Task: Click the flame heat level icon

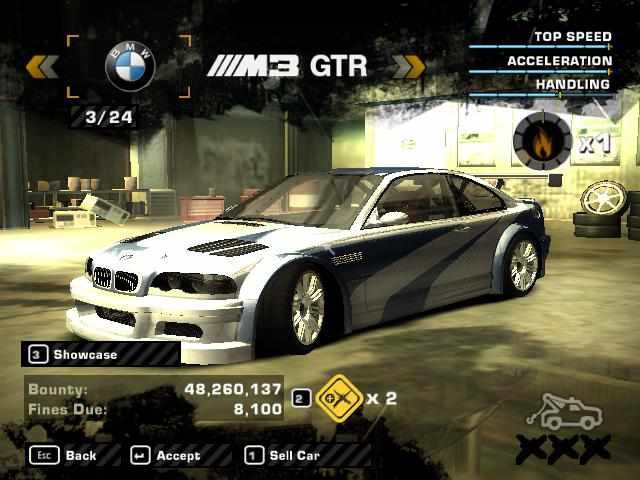Action: [542, 141]
